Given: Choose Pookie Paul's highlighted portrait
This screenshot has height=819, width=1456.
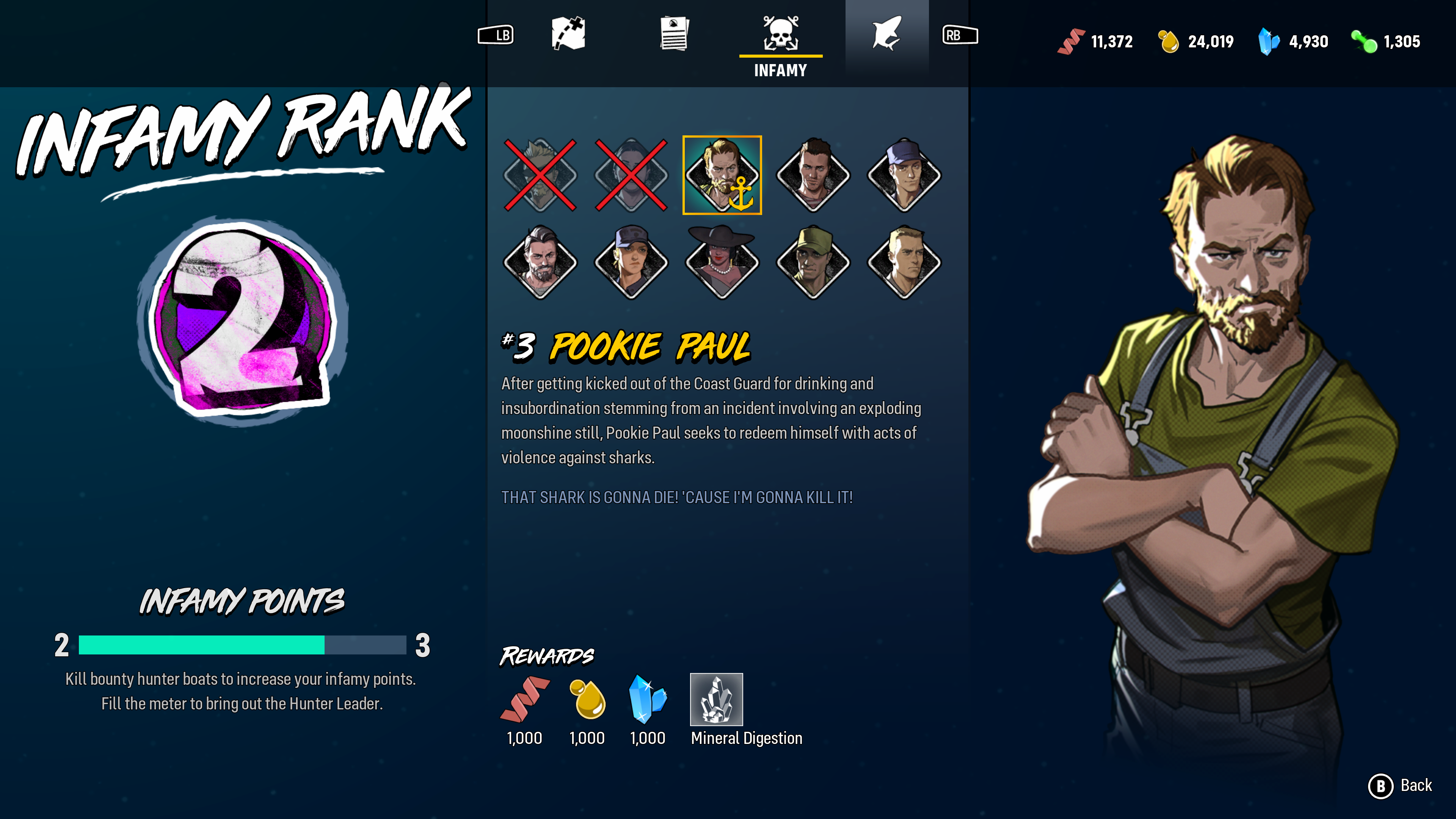Looking at the screenshot, I should click(722, 175).
